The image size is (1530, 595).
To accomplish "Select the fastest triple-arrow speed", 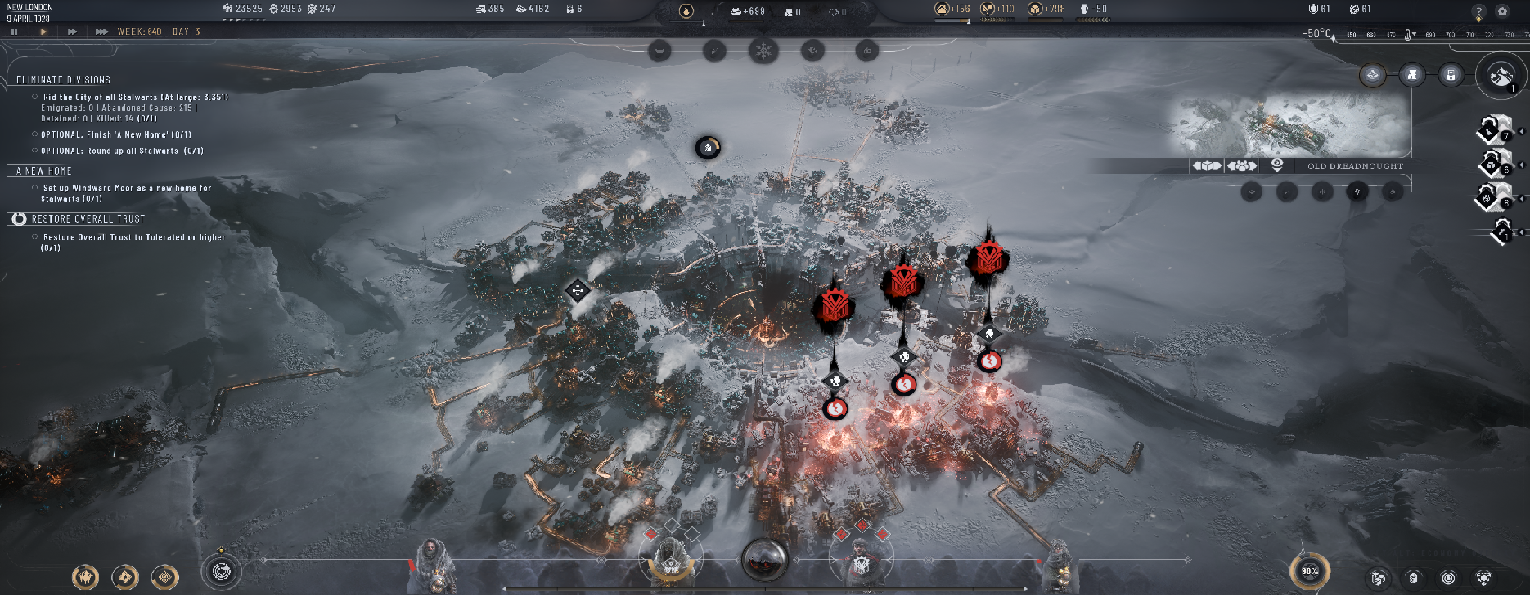I will pos(102,32).
